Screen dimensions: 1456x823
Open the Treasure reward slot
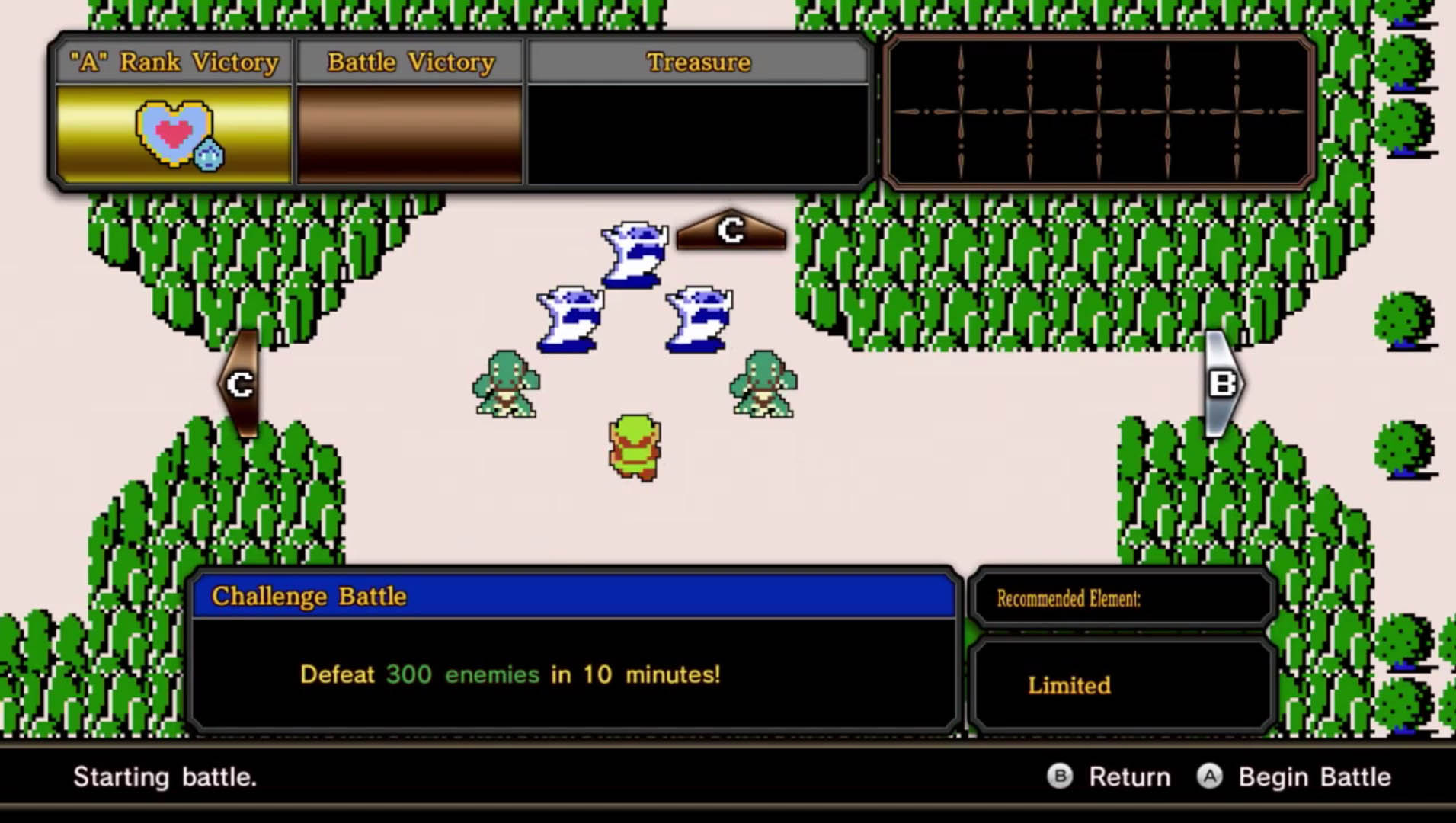[698, 134]
